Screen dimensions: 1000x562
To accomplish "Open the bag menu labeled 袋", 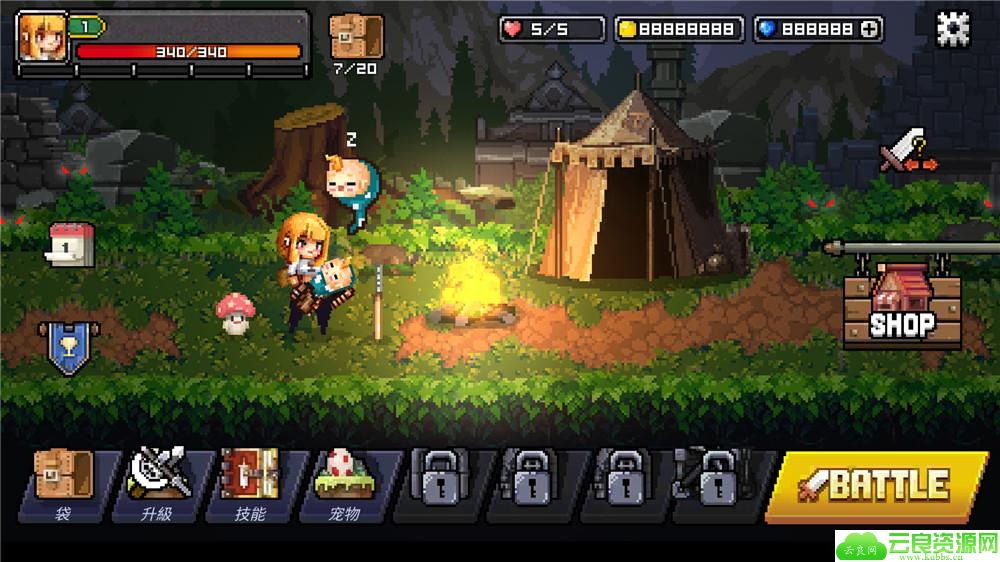I will click(64, 485).
